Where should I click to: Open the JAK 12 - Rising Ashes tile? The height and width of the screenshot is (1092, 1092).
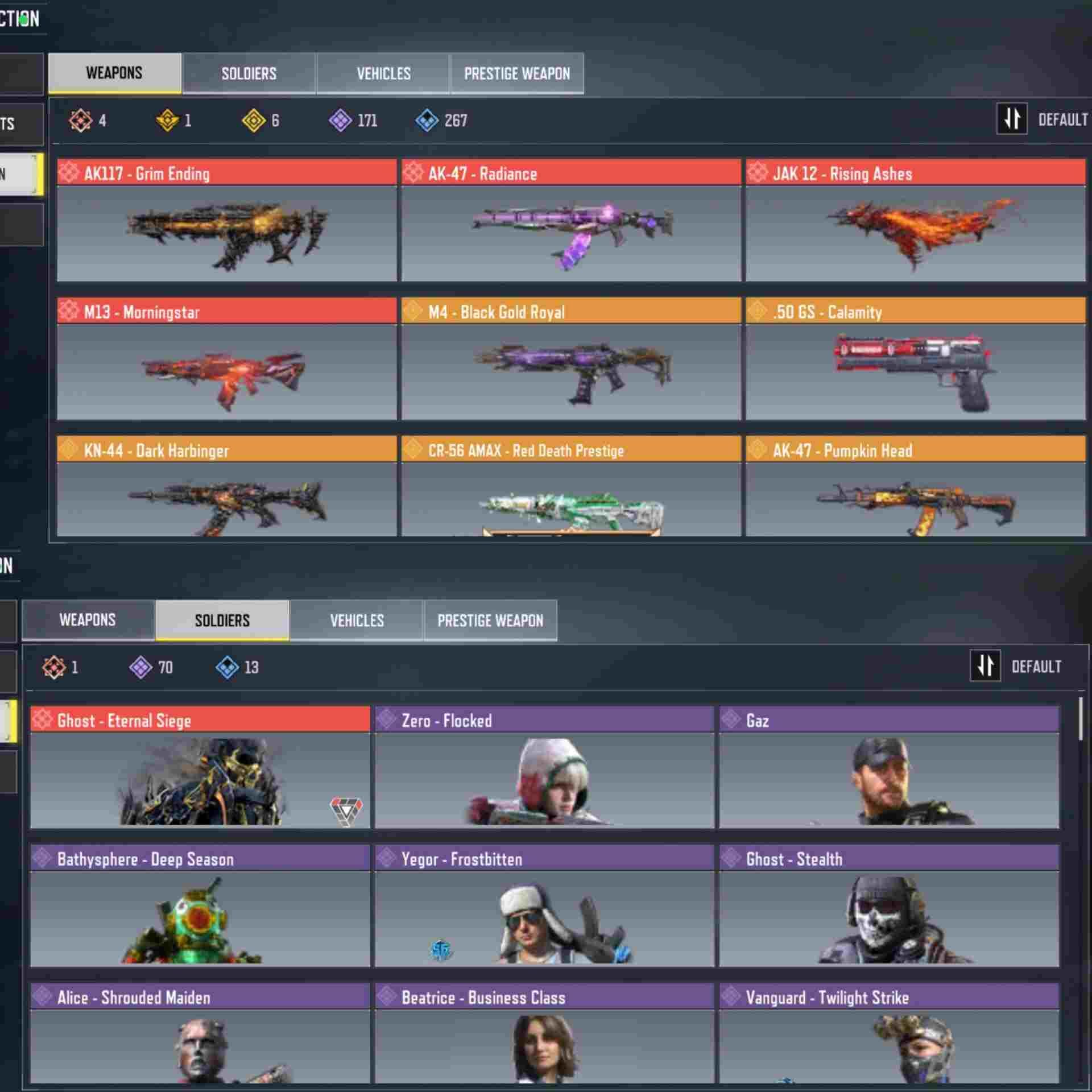[x=916, y=221]
